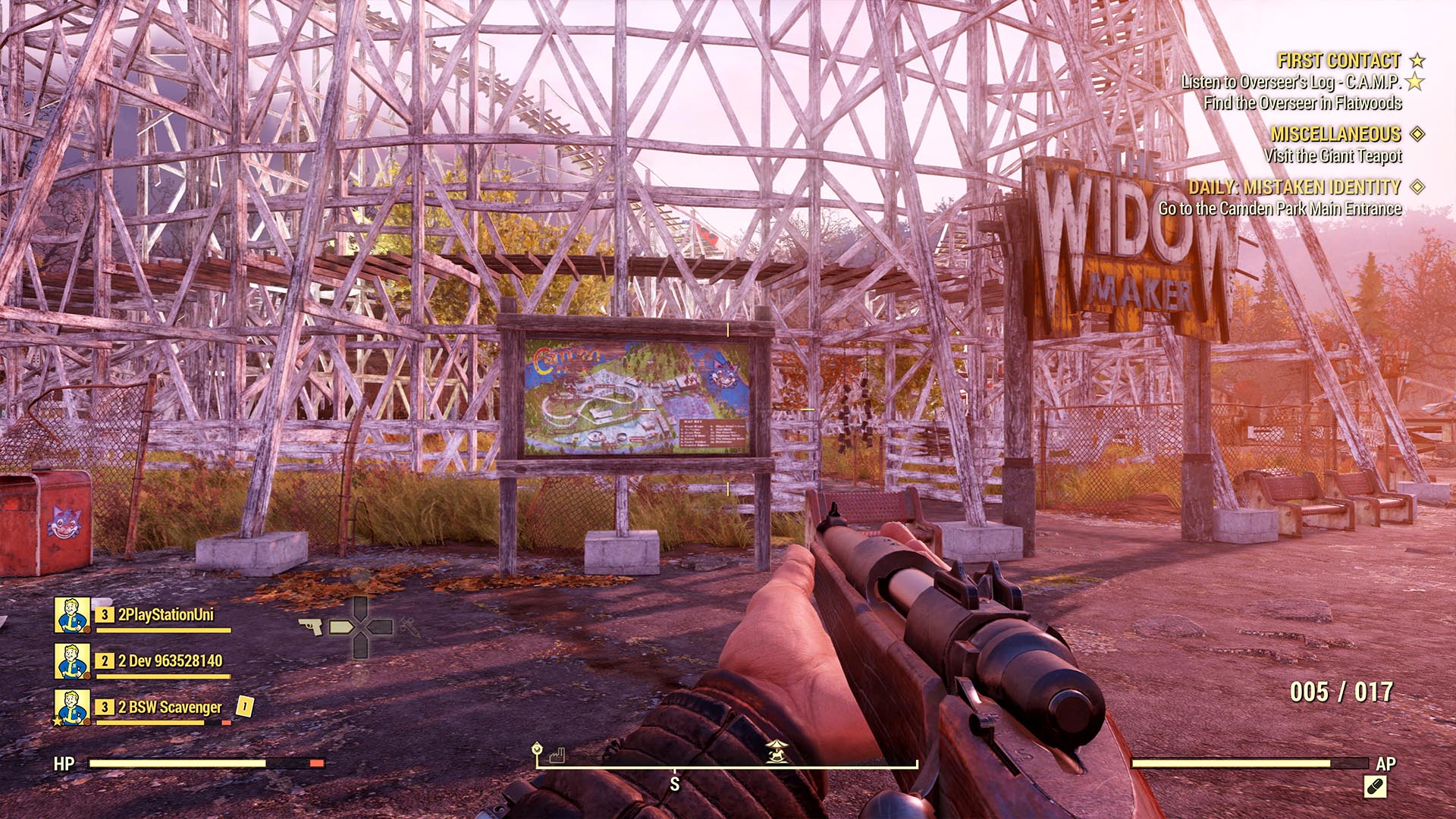Select the factory icon on the compass
The height and width of the screenshot is (819, 1456).
pyautogui.click(x=557, y=756)
